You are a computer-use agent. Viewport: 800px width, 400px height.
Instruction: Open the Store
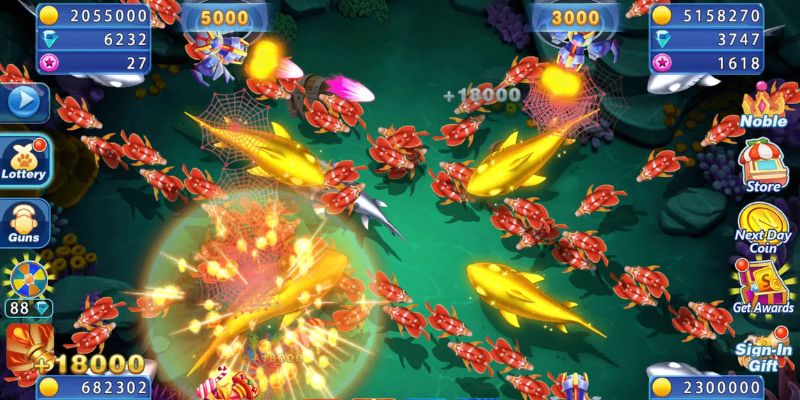pos(762,165)
